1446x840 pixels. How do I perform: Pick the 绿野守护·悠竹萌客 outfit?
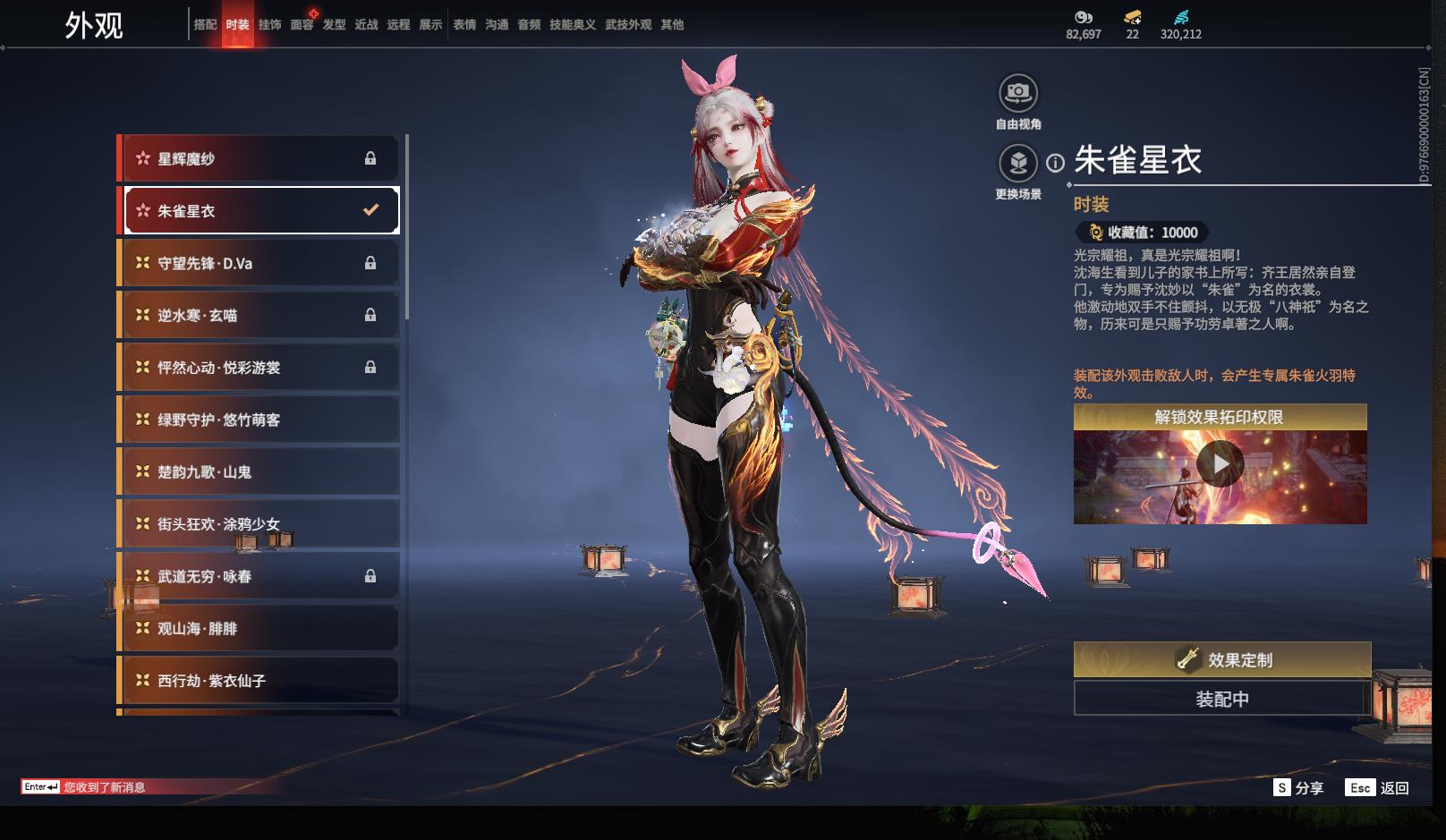pyautogui.click(x=259, y=420)
